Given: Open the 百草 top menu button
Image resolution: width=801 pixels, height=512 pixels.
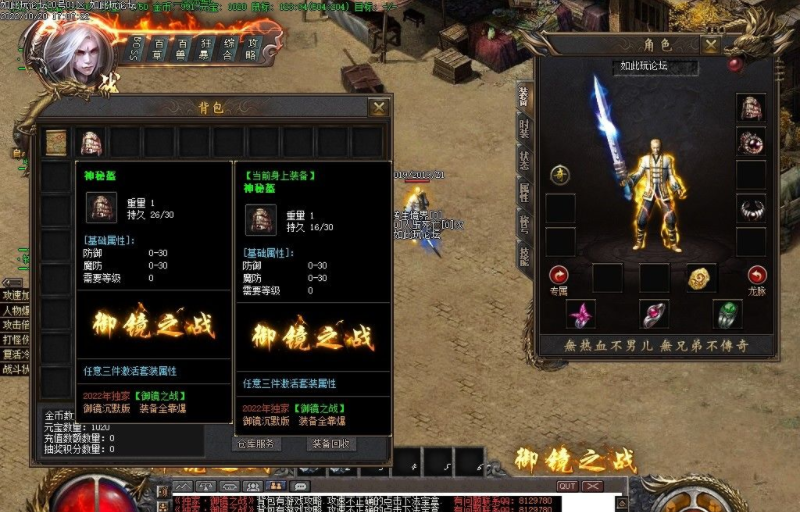Looking at the screenshot, I should tap(160, 49).
